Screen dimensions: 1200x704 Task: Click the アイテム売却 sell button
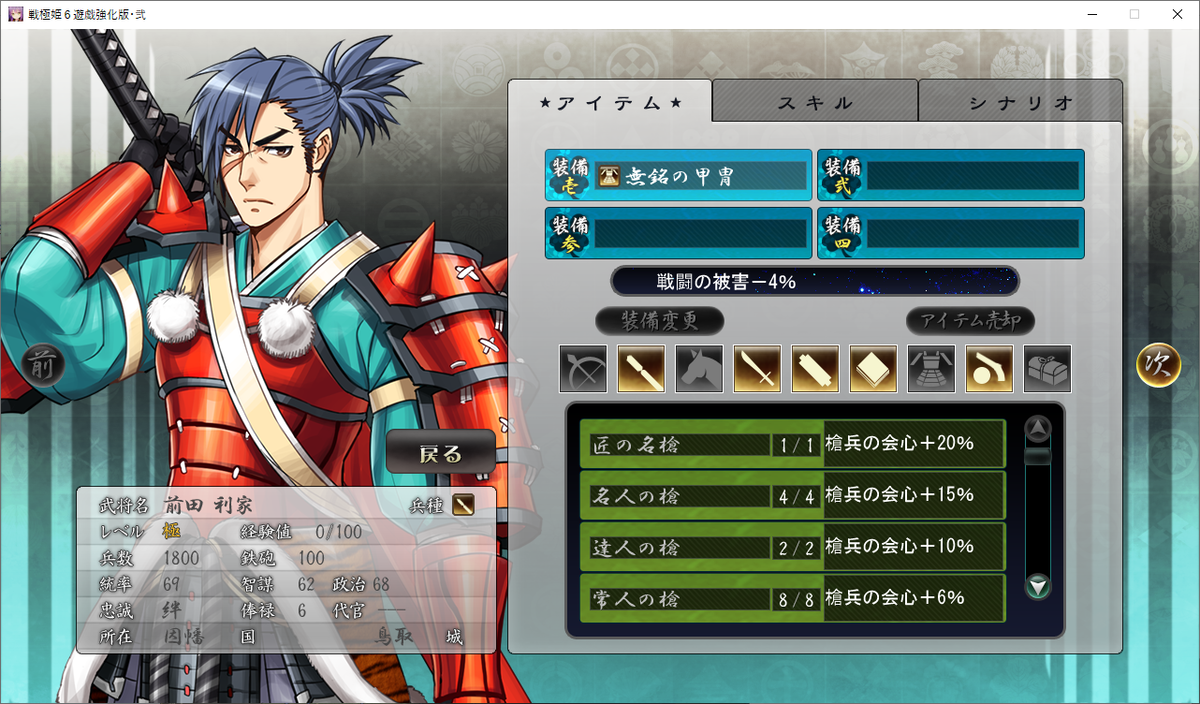970,321
